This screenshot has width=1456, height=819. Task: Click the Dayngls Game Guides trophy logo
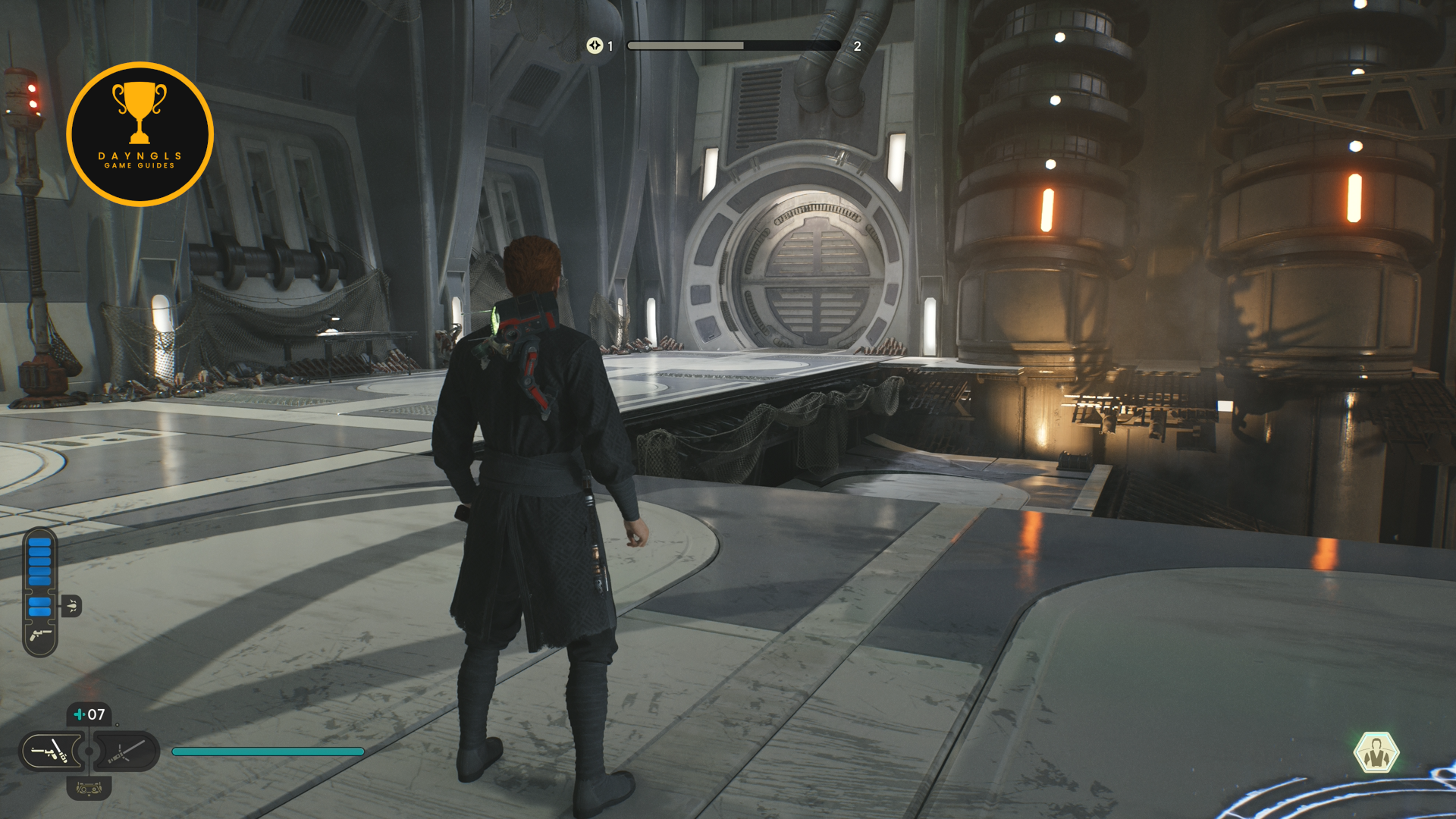coord(140,133)
